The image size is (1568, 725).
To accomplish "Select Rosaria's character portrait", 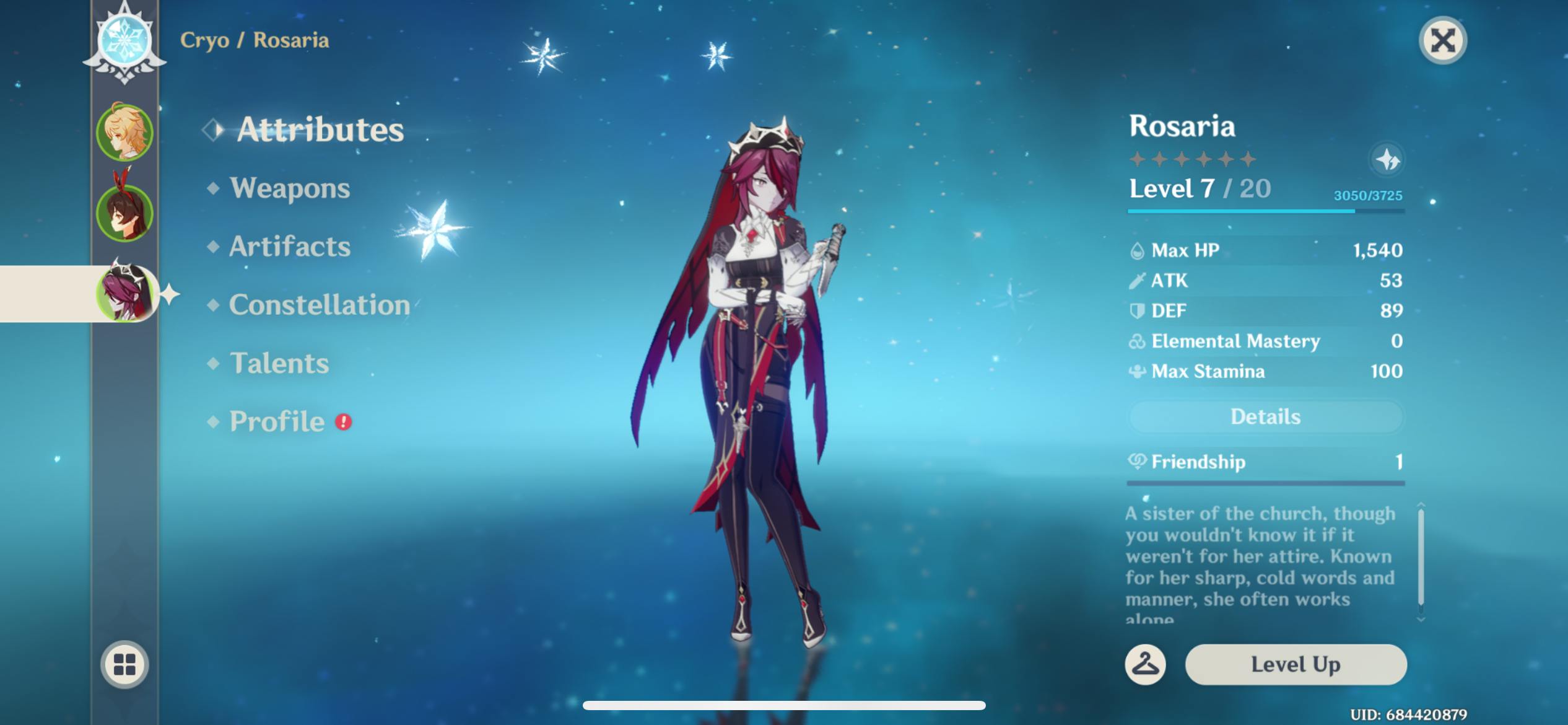I will [x=124, y=292].
